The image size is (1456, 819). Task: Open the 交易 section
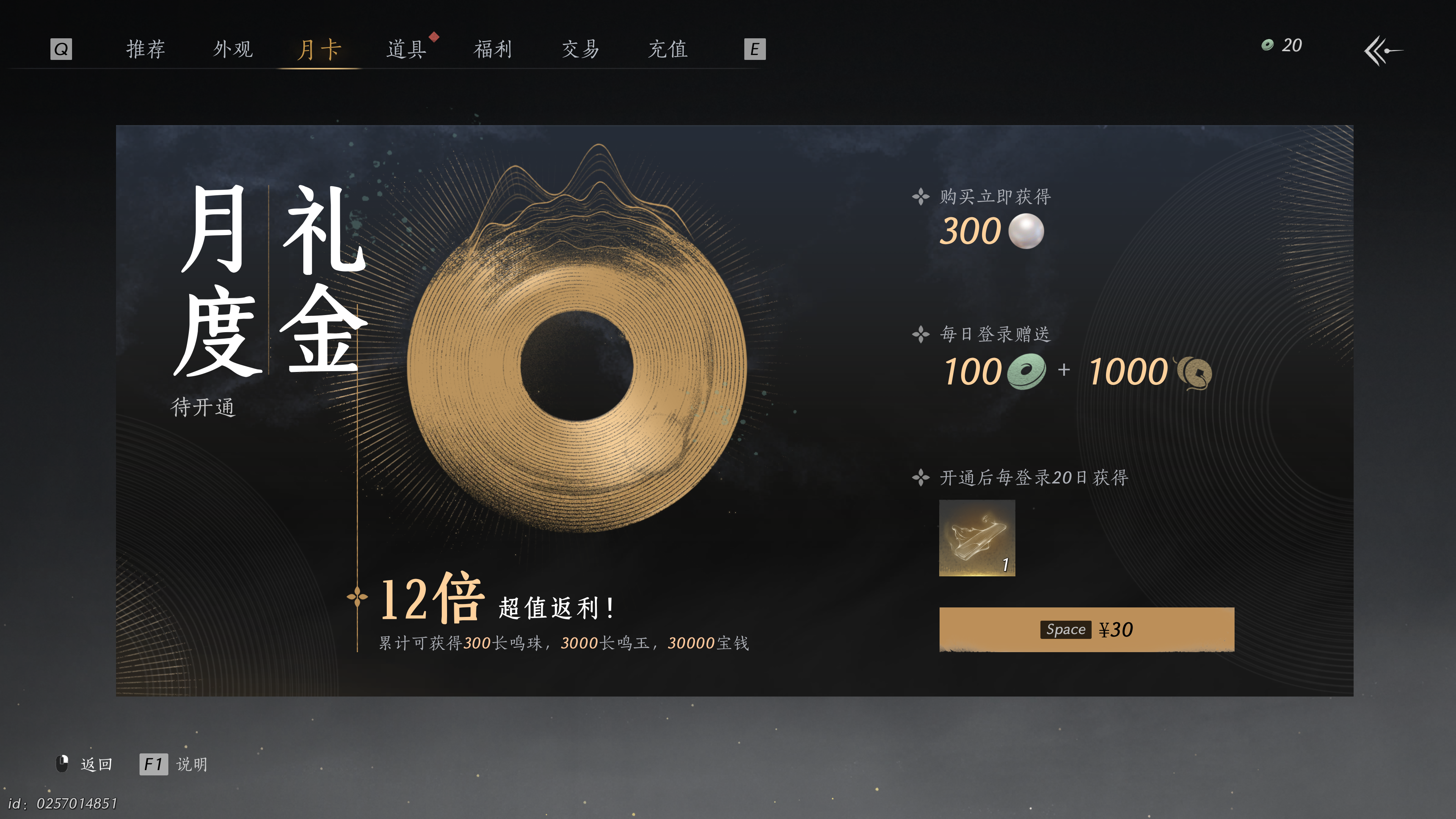pyautogui.click(x=580, y=50)
